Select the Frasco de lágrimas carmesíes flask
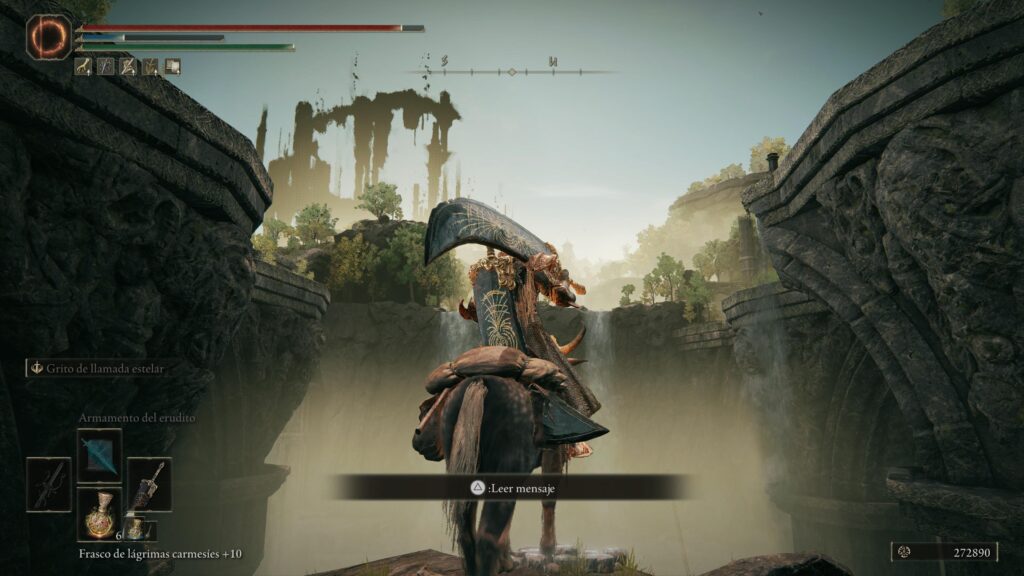Viewport: 1024px width, 576px height. pyautogui.click(x=99, y=514)
